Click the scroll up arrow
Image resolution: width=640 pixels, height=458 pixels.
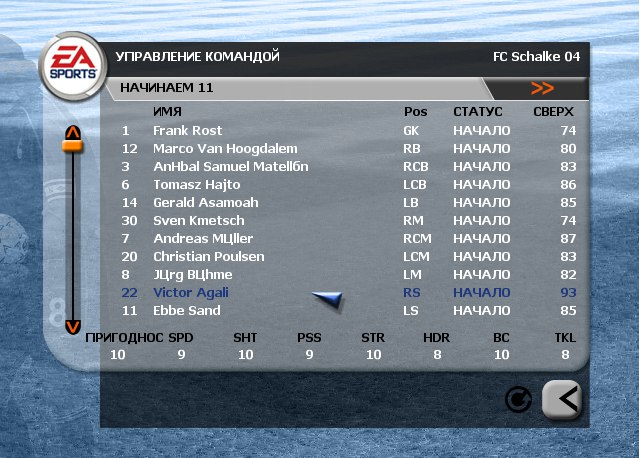72,132
